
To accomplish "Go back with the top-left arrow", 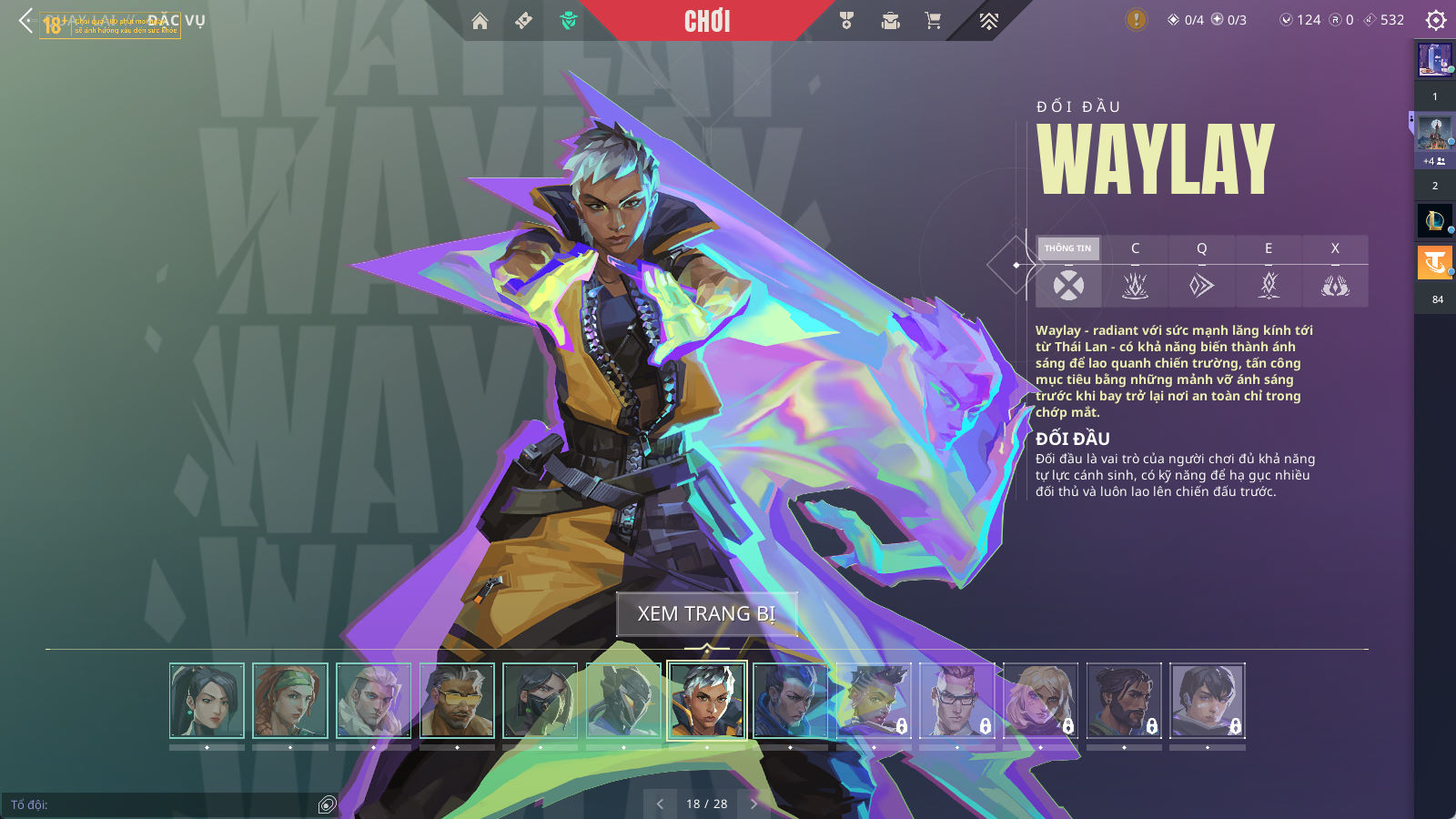I will 25,20.
